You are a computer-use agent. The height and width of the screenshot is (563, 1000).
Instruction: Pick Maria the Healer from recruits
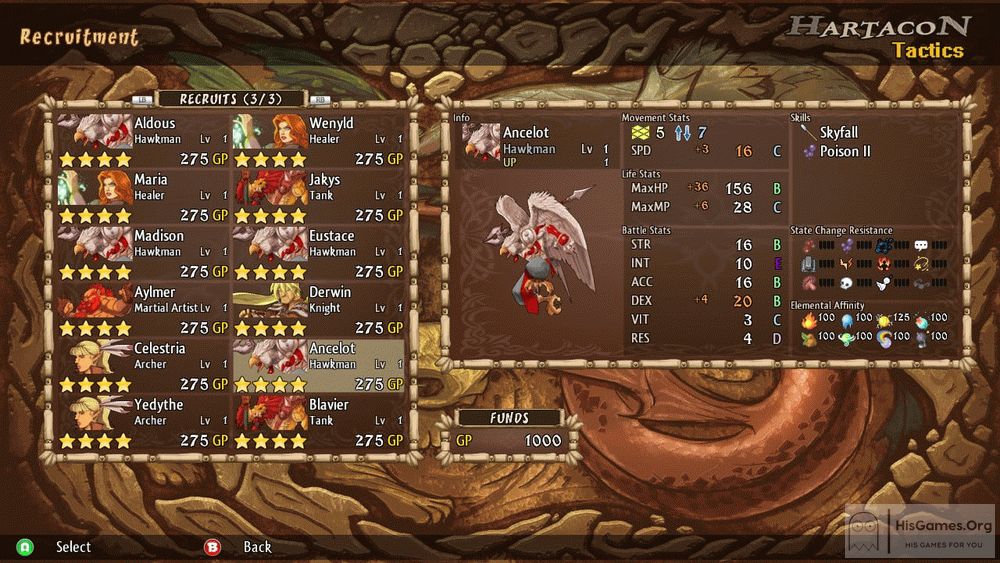(144, 197)
